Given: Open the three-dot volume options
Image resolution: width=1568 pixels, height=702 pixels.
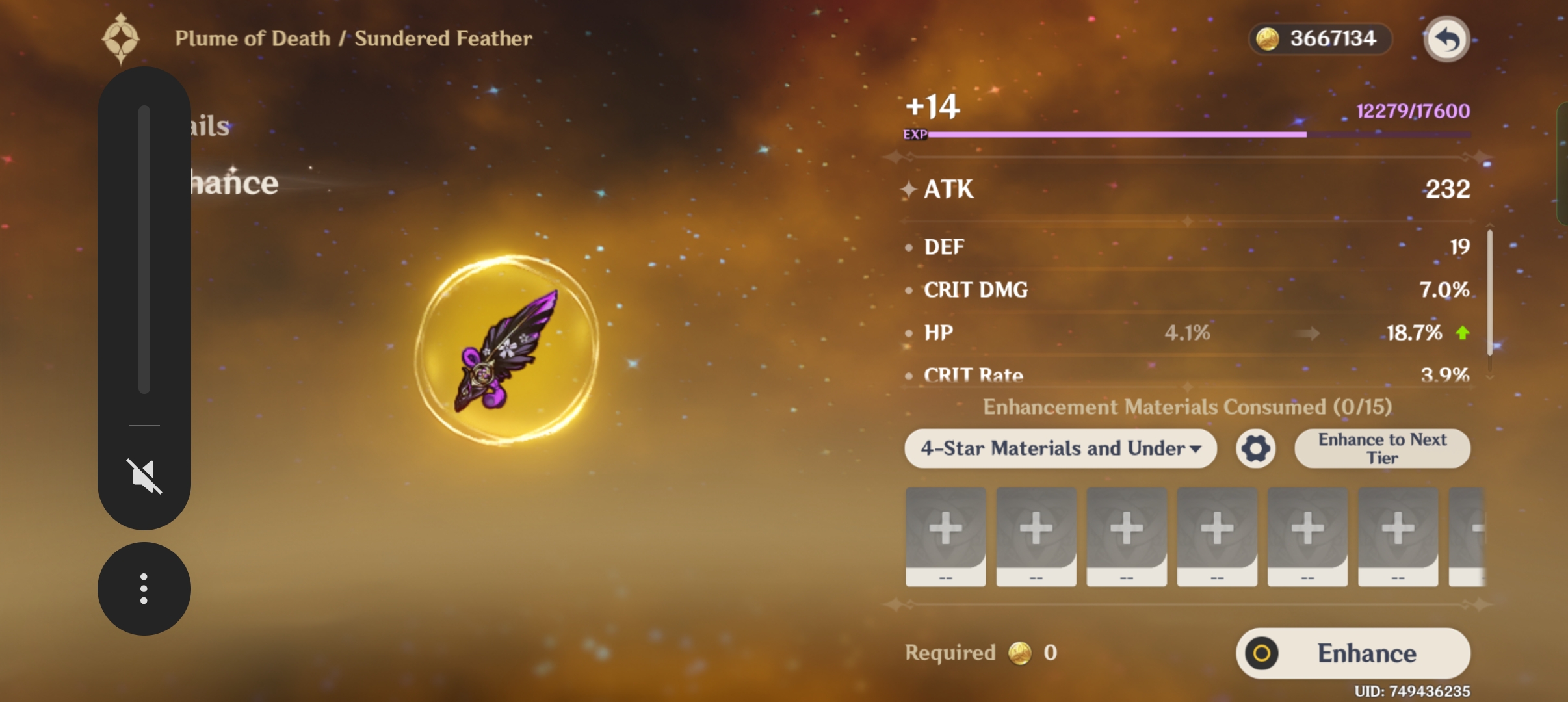Looking at the screenshot, I should (x=144, y=589).
